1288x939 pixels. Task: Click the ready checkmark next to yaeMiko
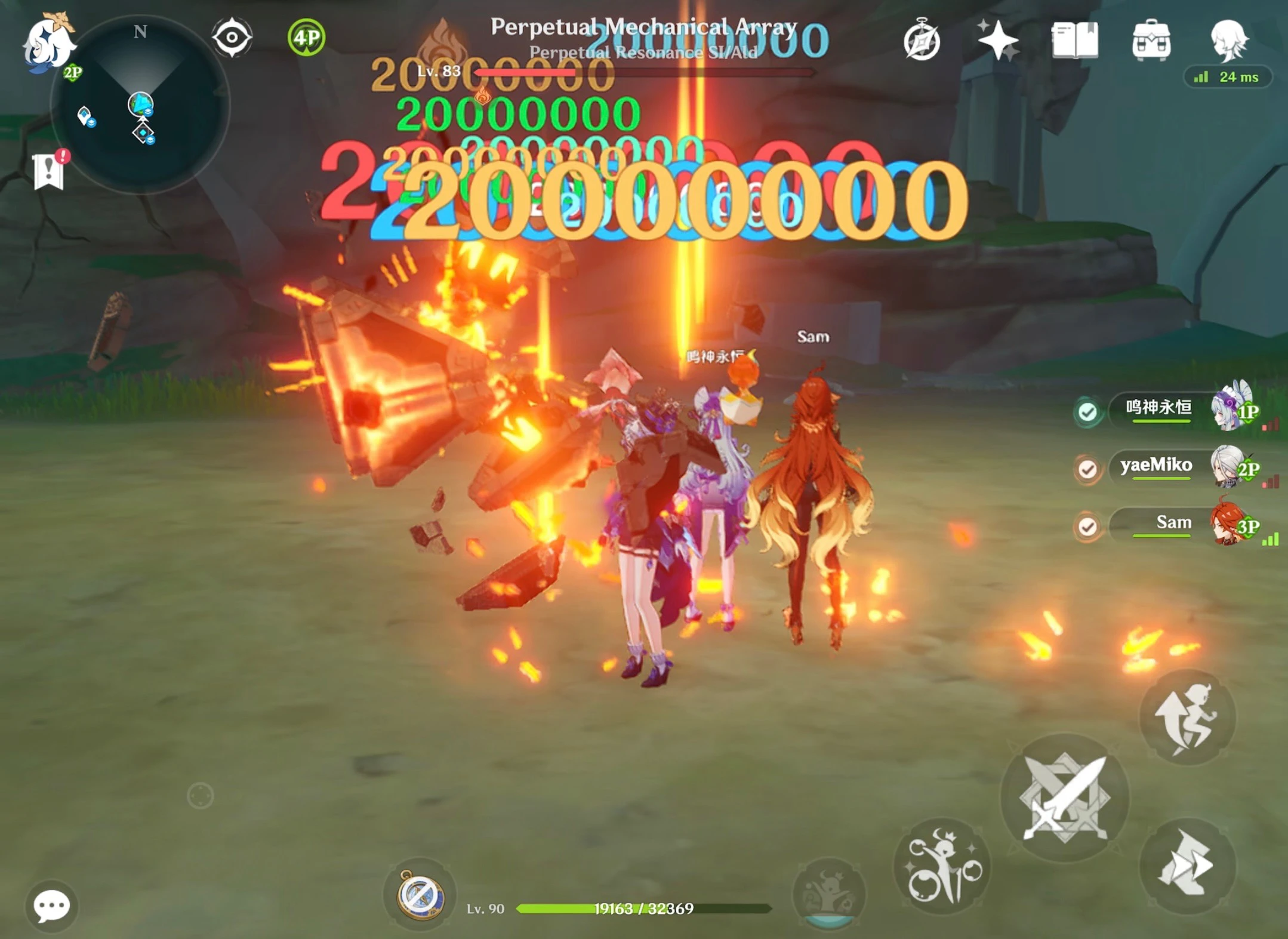point(1087,469)
